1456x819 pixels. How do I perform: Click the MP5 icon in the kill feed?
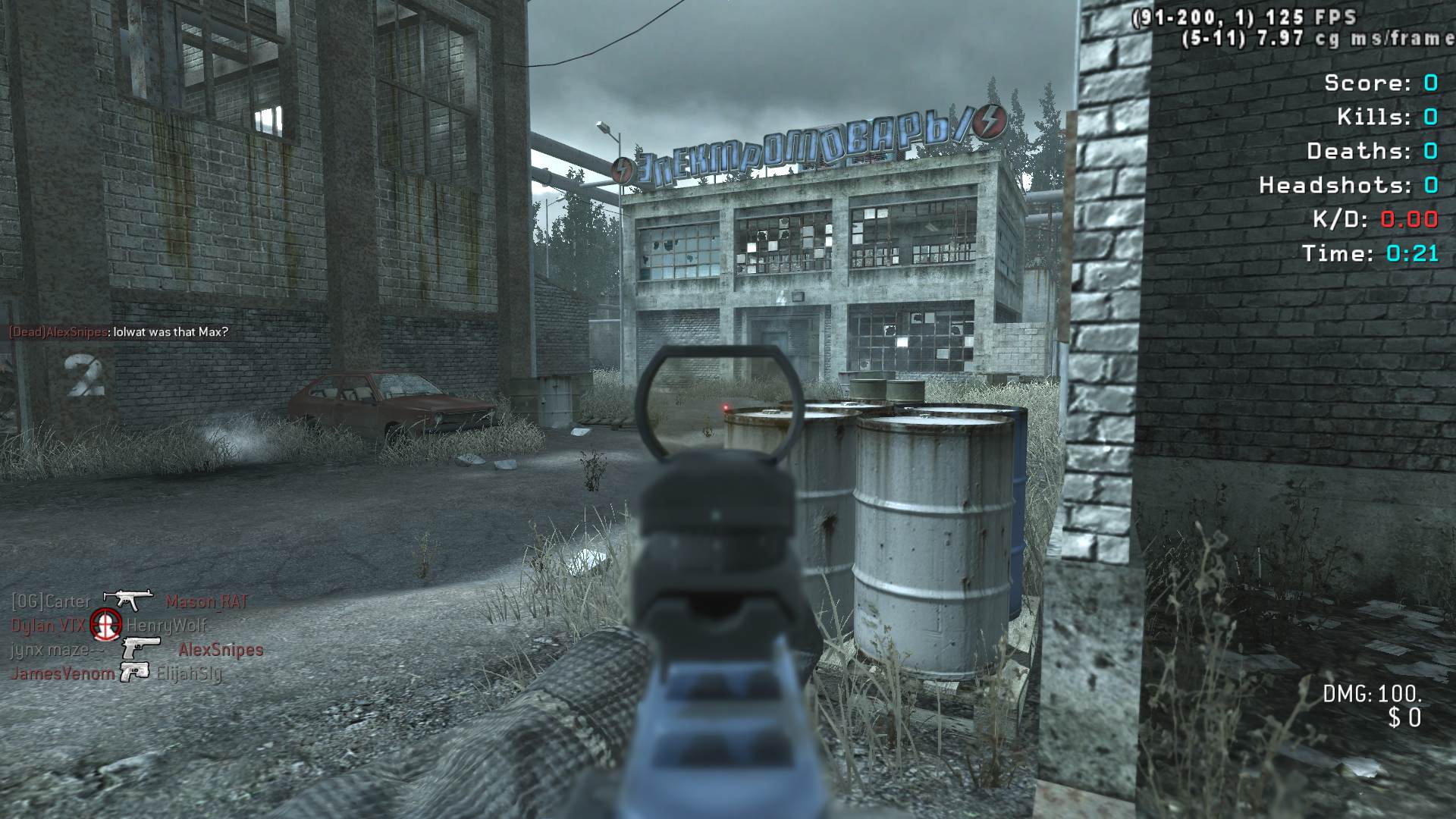click(127, 600)
